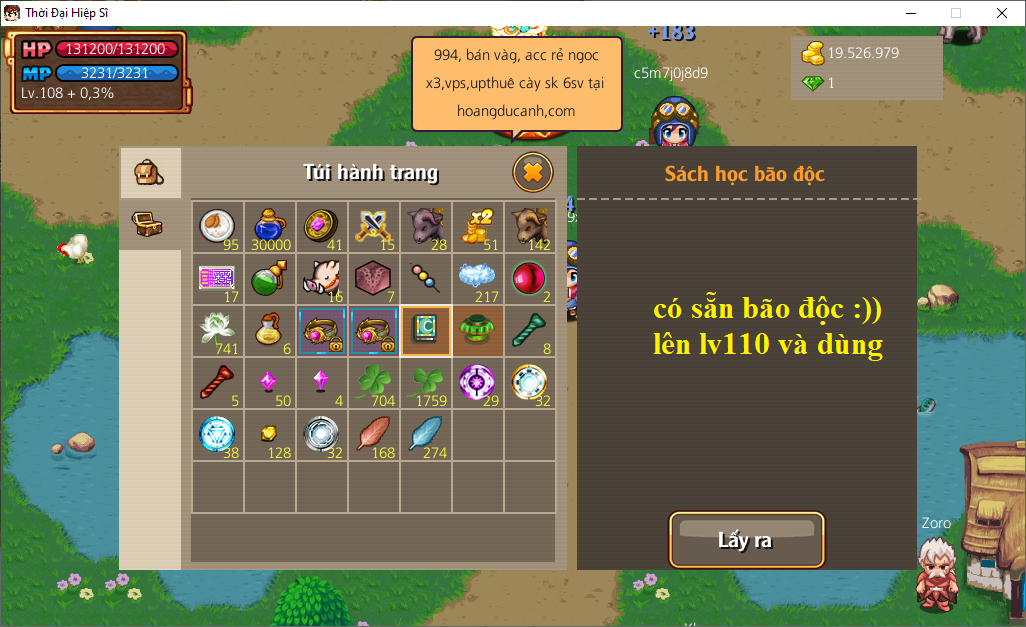Close the Túi hành trang inventory window

(x=533, y=173)
